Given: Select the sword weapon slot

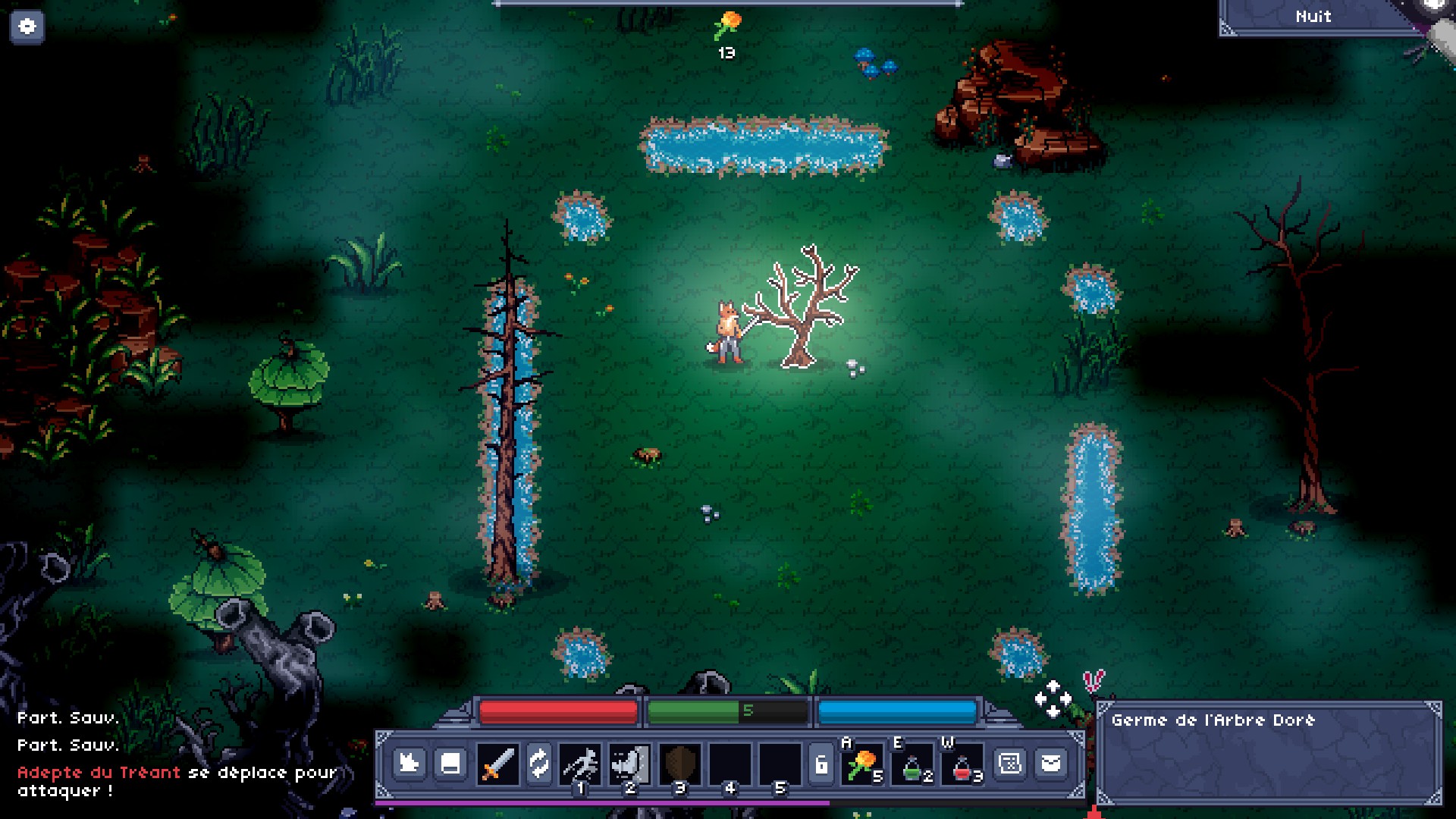Looking at the screenshot, I should (x=497, y=763).
